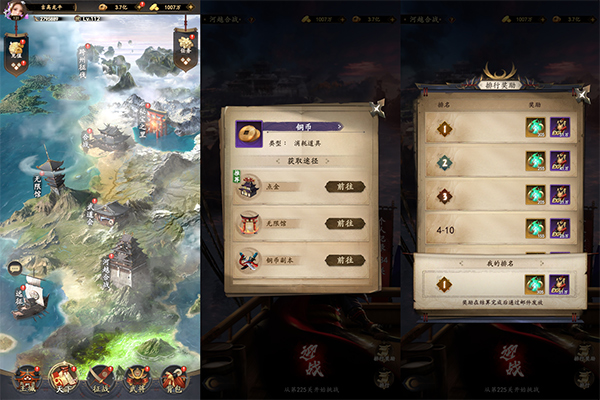The height and width of the screenshot is (400, 600).
Task: Go to 点金 via its 前往 button
Action: (344, 186)
